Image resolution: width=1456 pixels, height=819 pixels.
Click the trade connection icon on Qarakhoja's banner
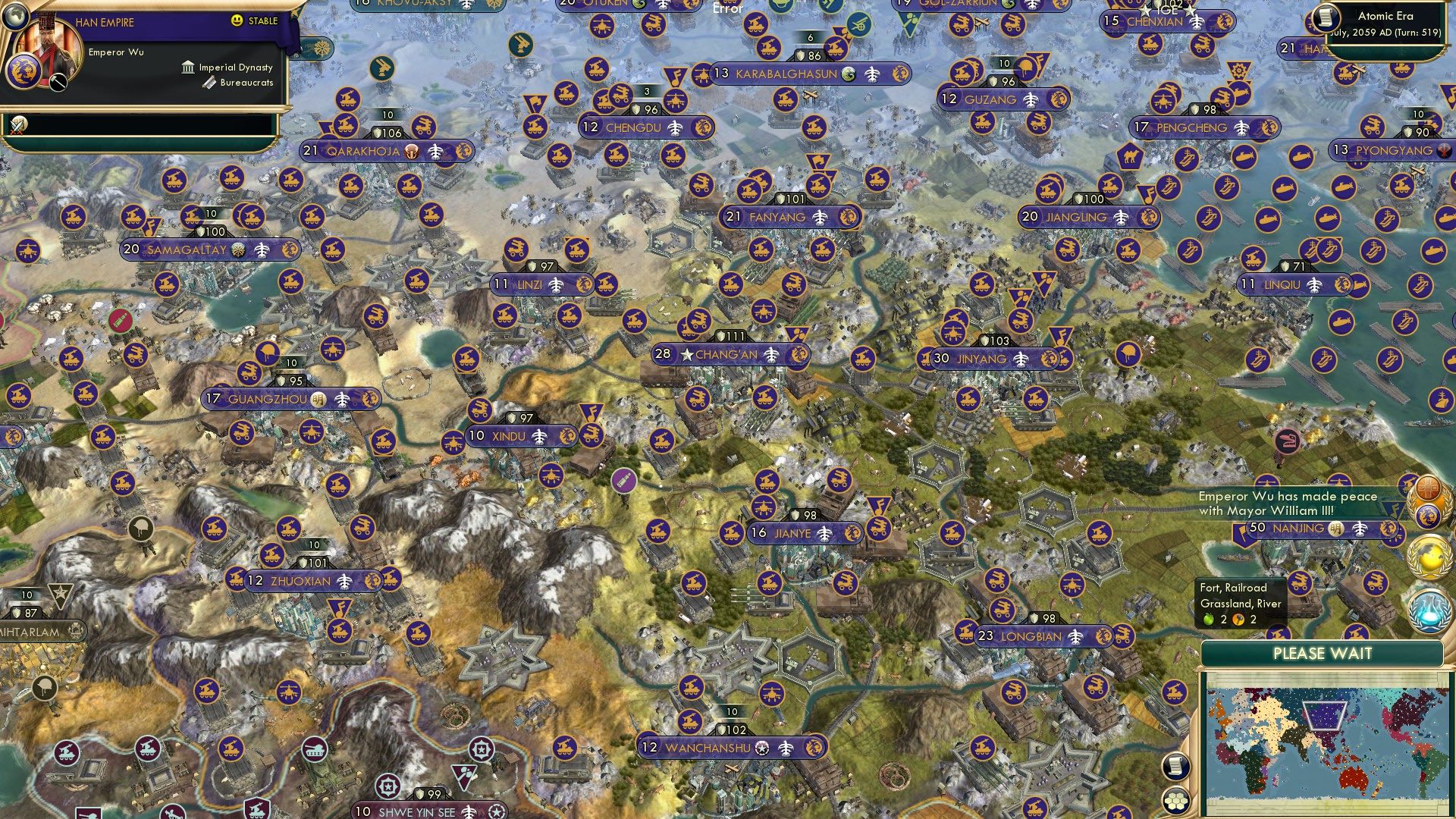coord(412,152)
